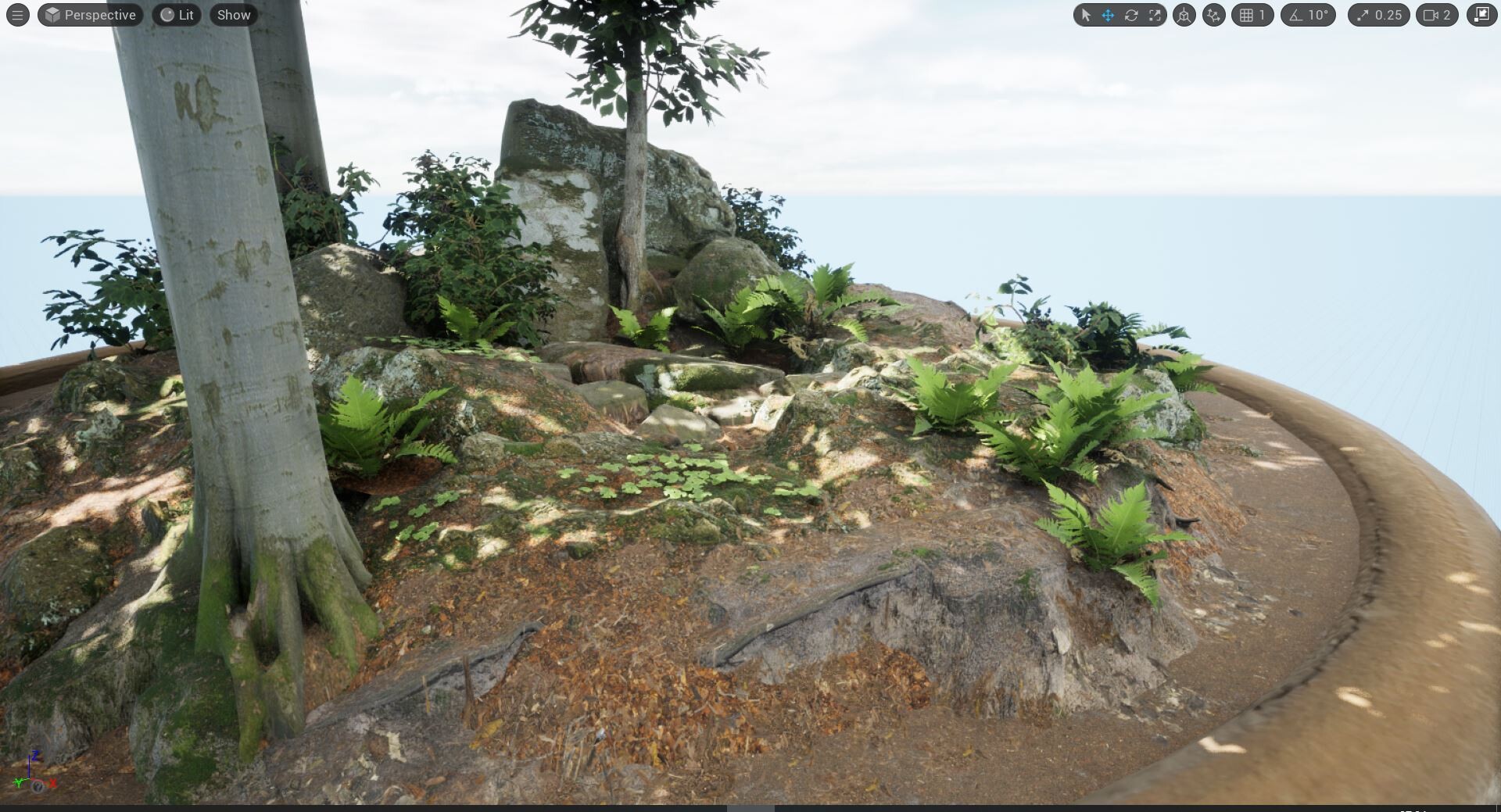Change the camera speed 2 setting
This screenshot has width=1501, height=812.
1437,15
